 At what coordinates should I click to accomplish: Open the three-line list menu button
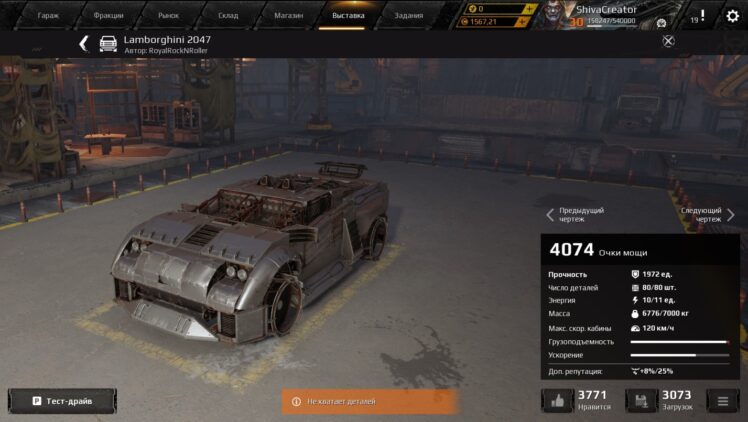coord(722,401)
